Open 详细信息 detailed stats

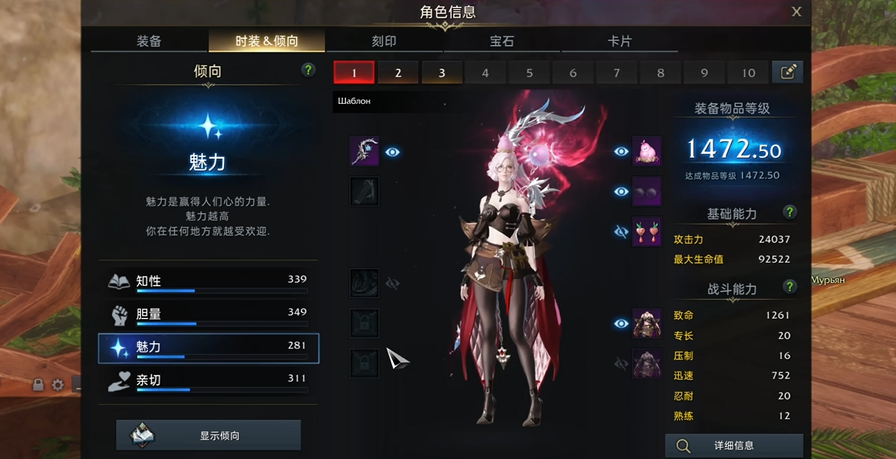tap(734, 445)
